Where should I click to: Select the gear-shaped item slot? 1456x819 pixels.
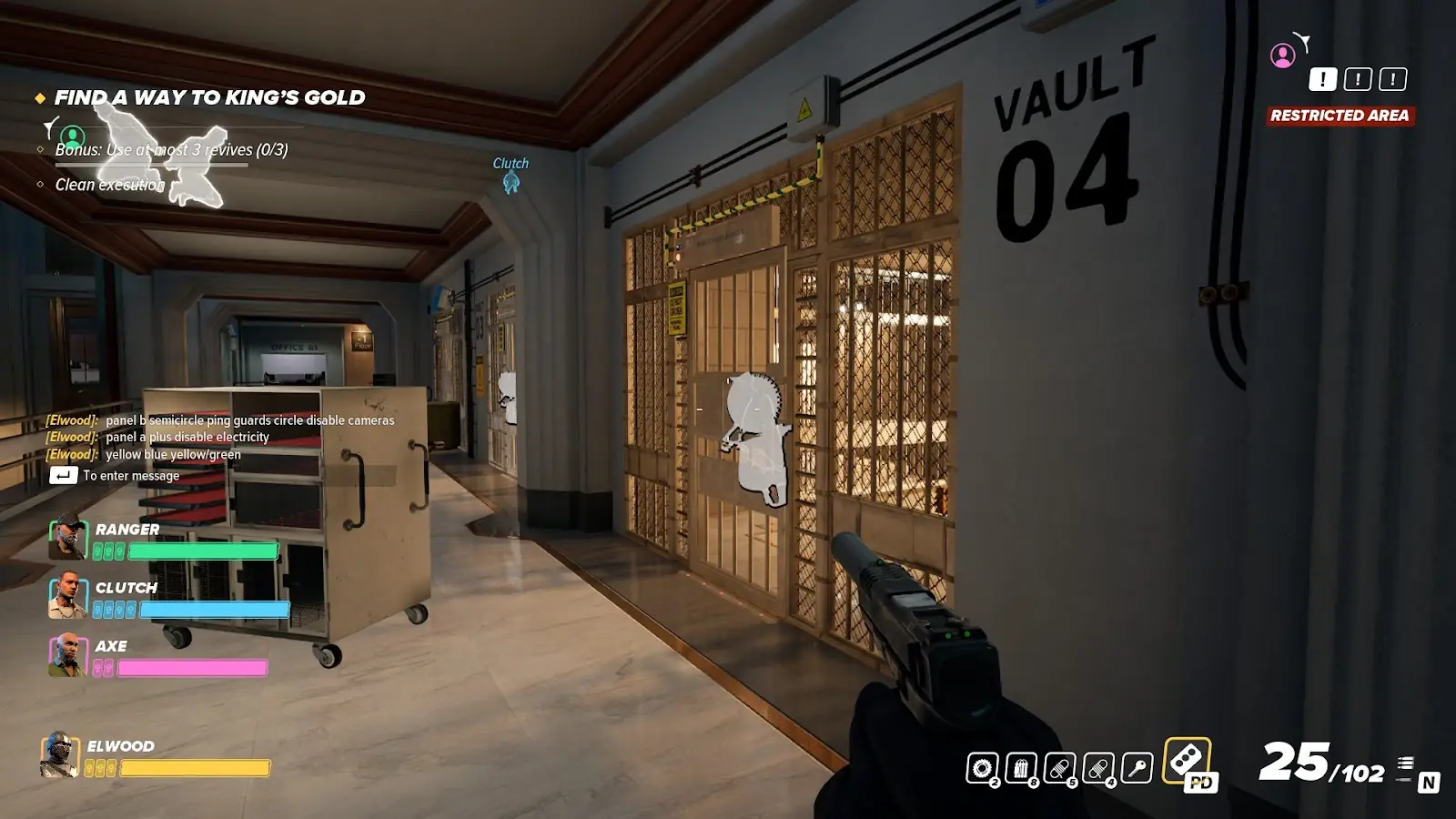pyautogui.click(x=982, y=769)
